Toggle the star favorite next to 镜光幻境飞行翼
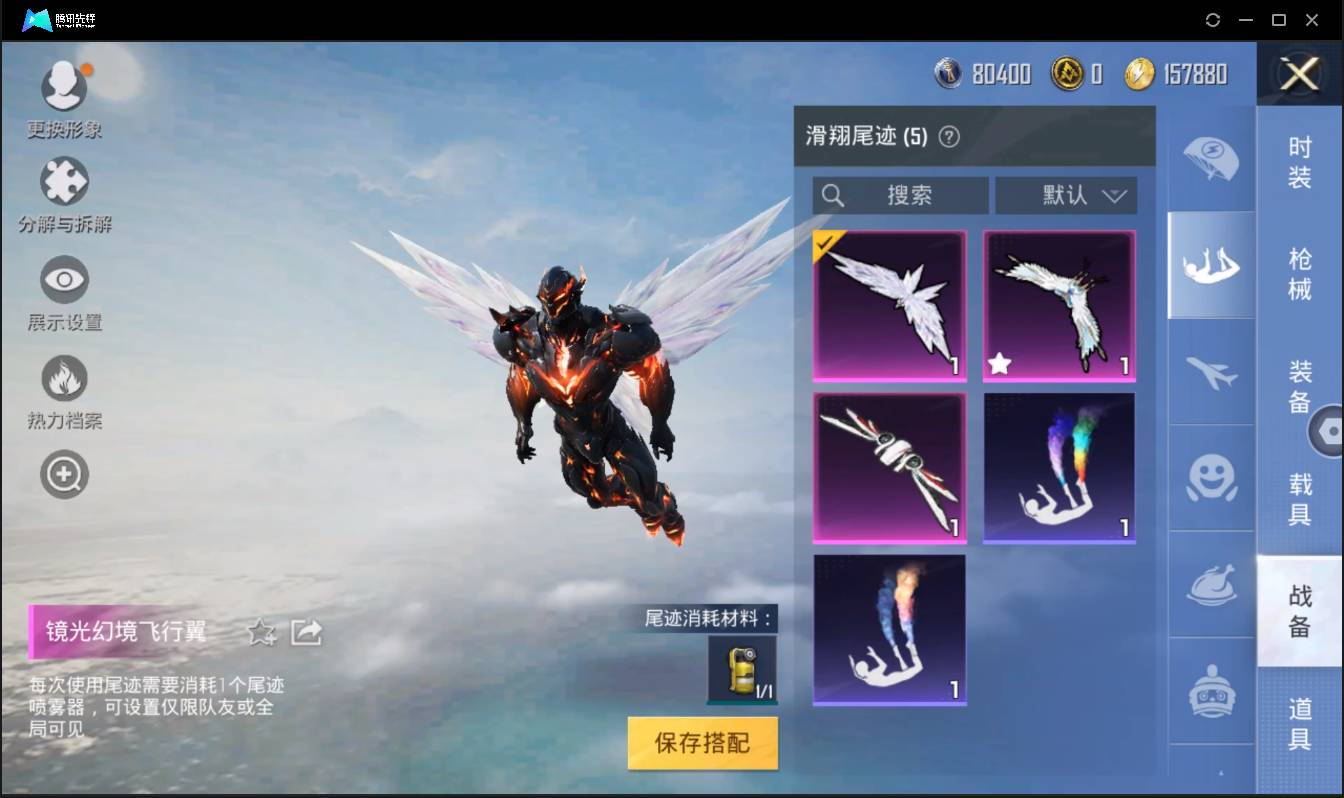The width and height of the screenshot is (1344, 798). pos(261,631)
